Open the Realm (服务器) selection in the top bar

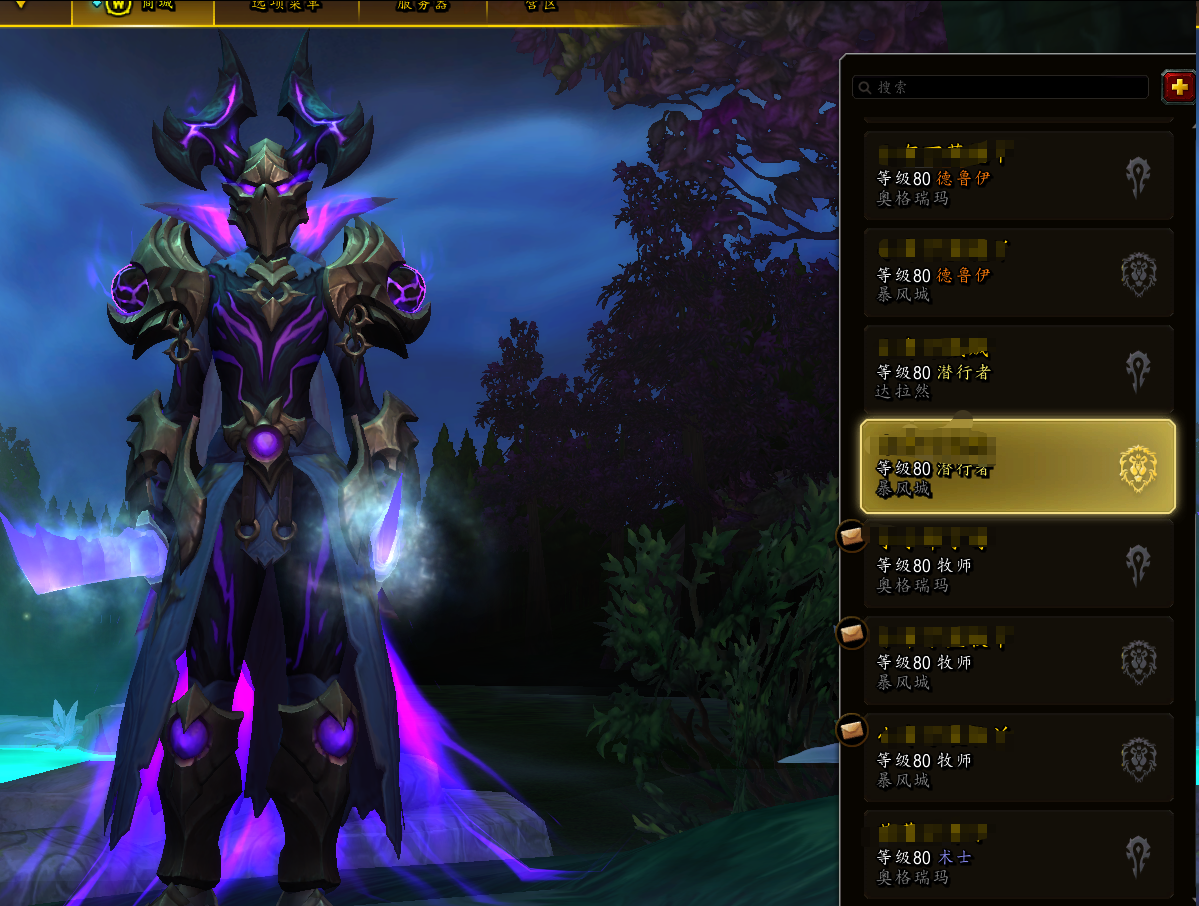(x=421, y=6)
